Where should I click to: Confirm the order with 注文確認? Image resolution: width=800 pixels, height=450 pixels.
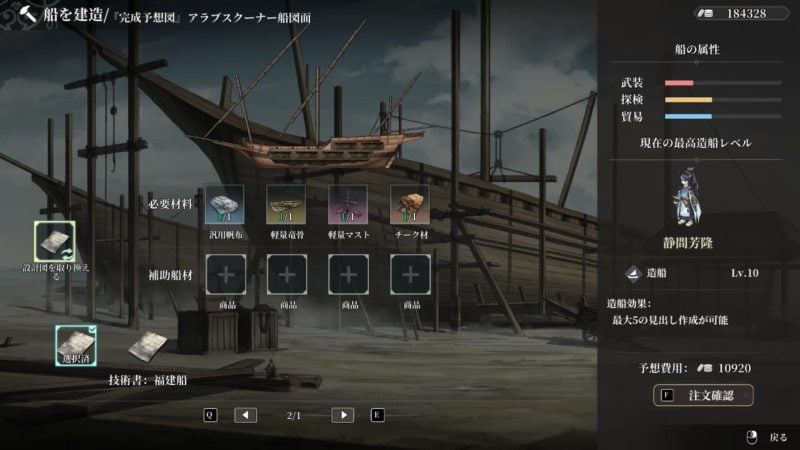[x=703, y=396]
